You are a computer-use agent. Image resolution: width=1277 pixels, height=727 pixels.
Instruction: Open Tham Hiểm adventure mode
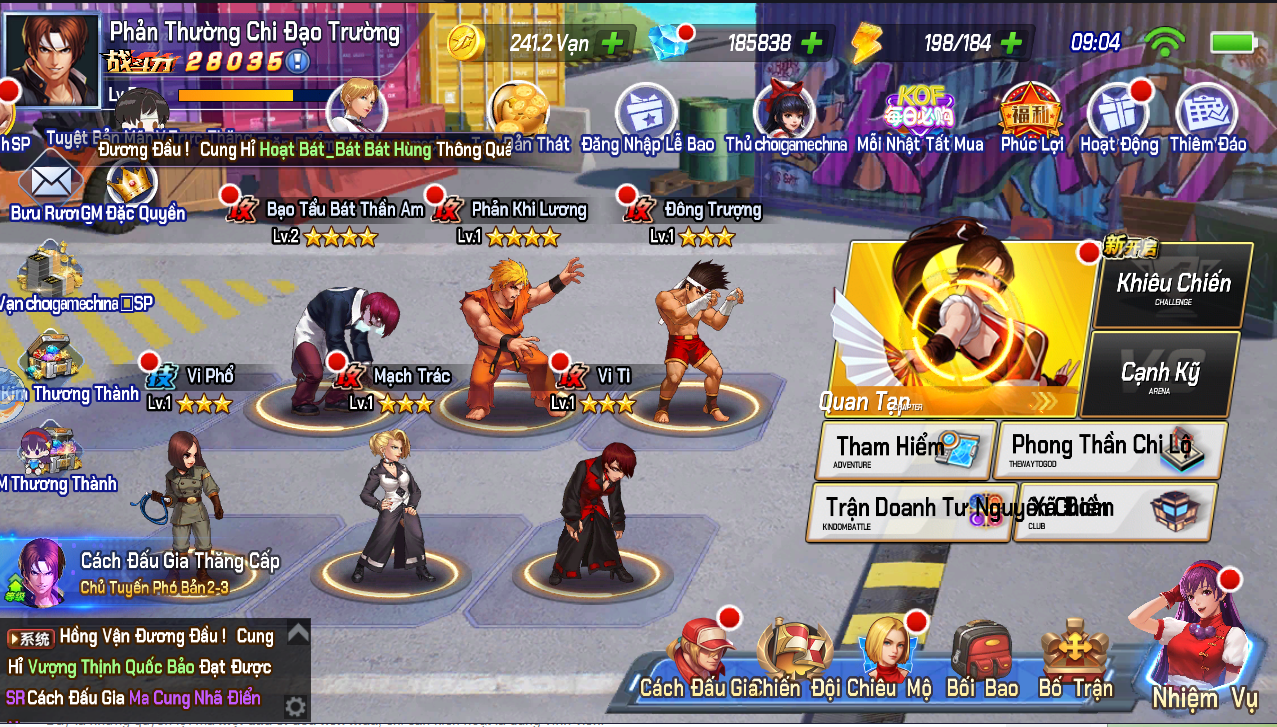[x=905, y=450]
